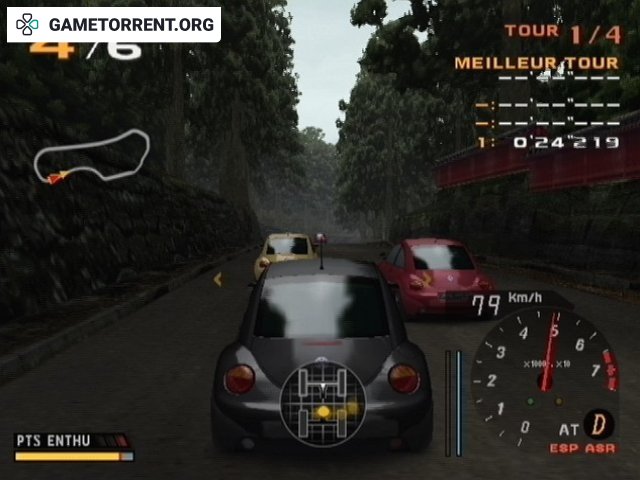Toggle the ESP indicator
Screen dimensions: 640x480
(x=563, y=449)
